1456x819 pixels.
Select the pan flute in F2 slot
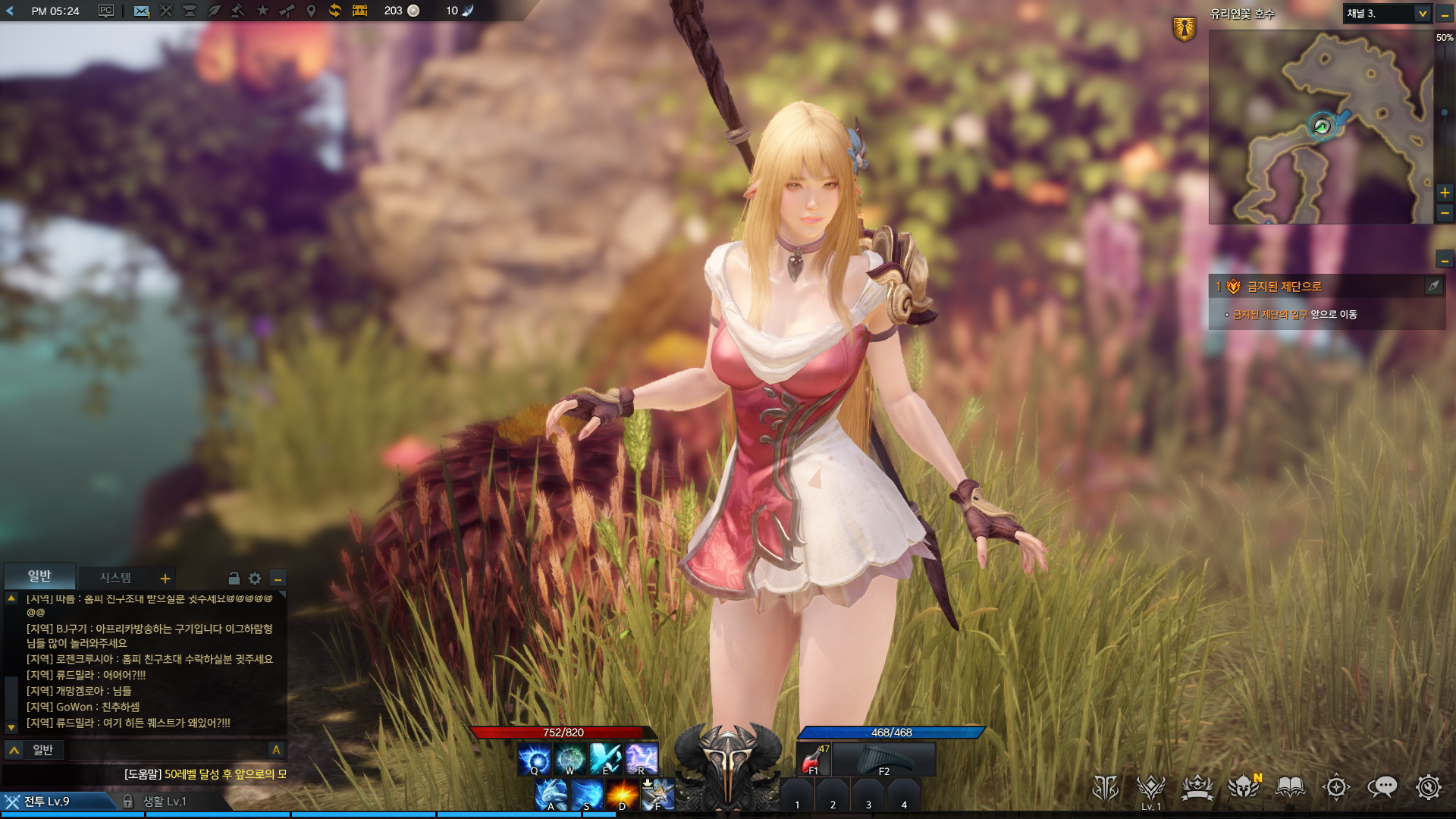[x=884, y=759]
